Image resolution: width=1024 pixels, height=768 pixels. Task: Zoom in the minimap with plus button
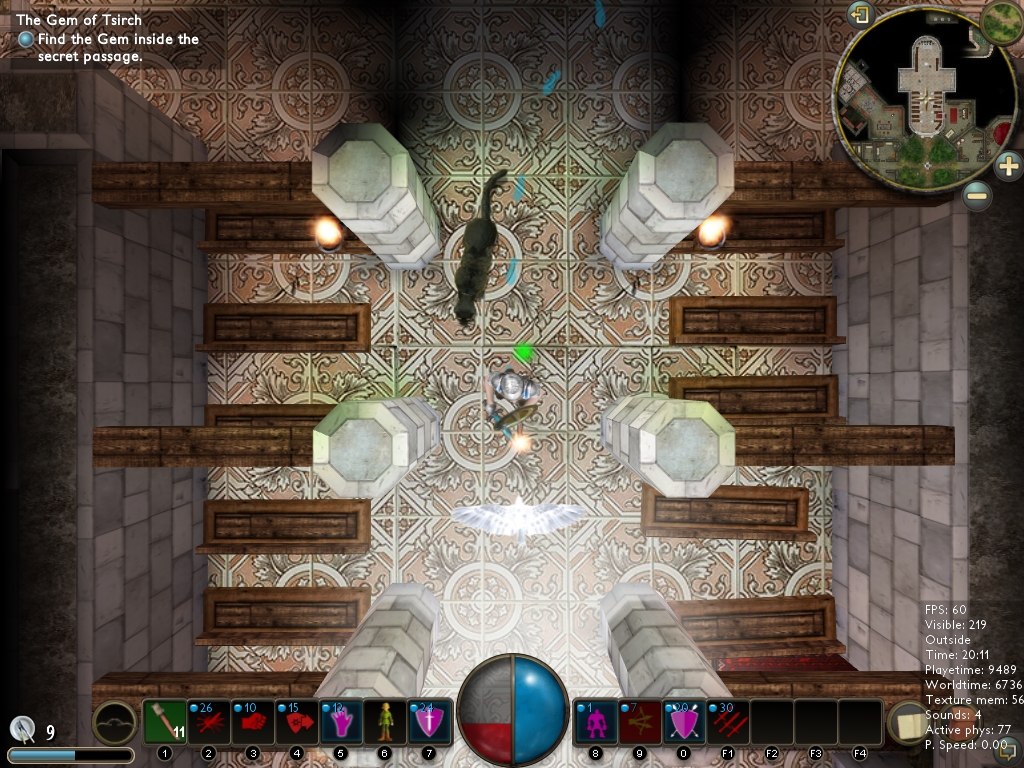[x=1007, y=165]
